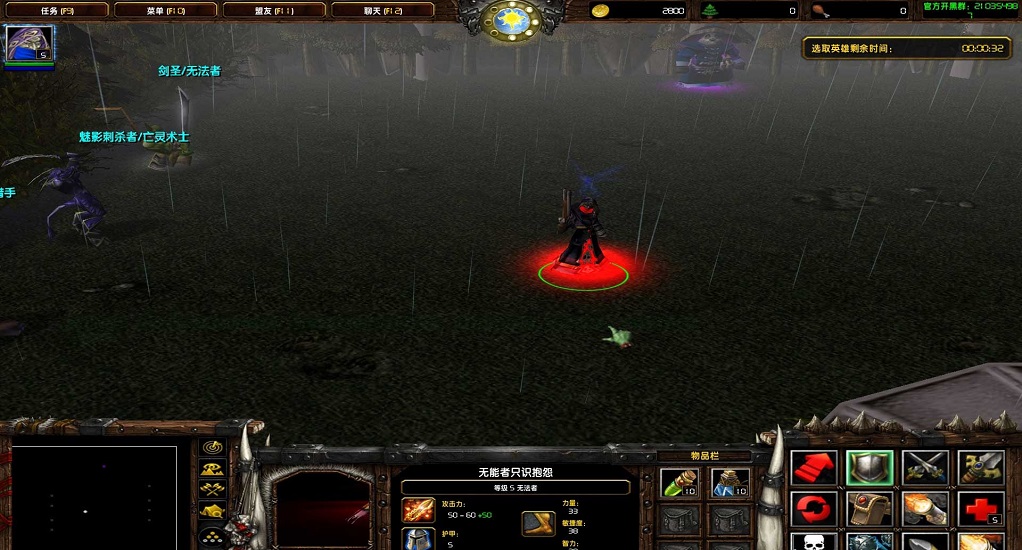Select the shield hold position command
The image size is (1022, 550).
(x=869, y=468)
